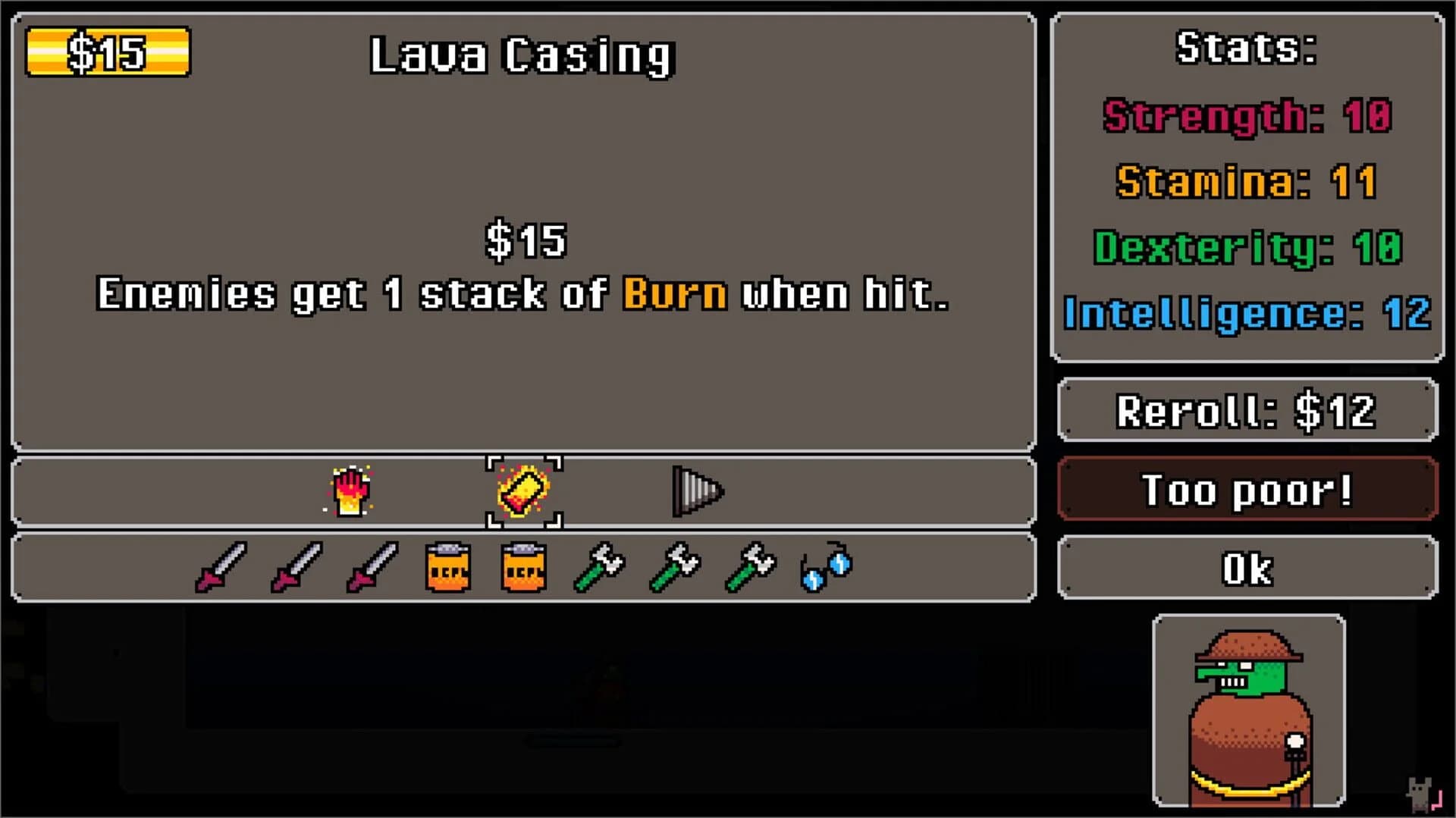Click the last green wrench icon
The height and width of the screenshot is (818, 1456).
click(750, 566)
